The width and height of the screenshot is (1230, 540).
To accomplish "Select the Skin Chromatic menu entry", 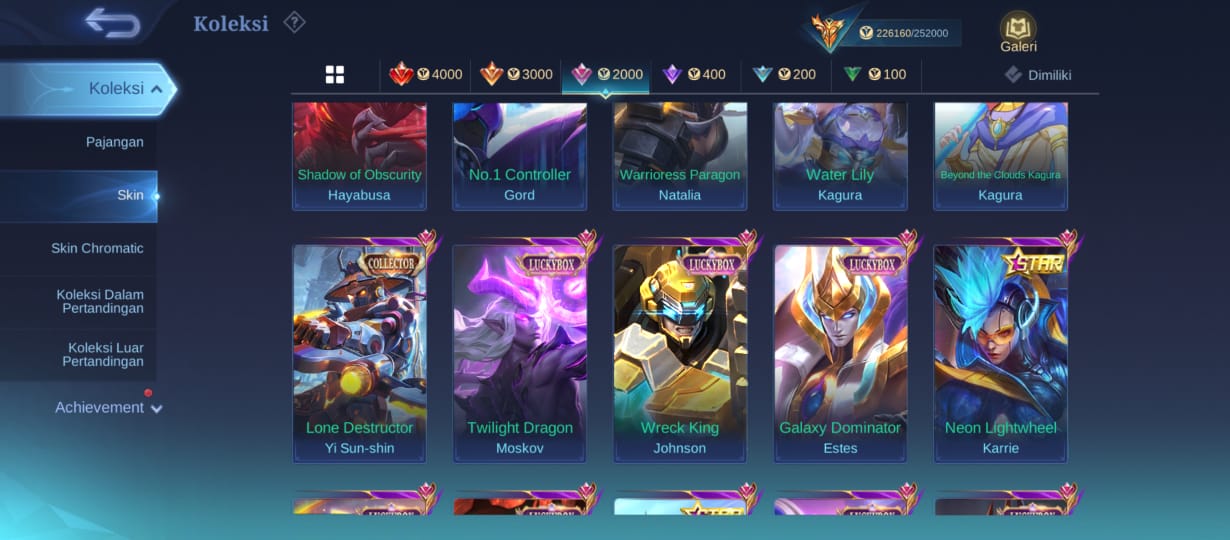I will pos(97,248).
